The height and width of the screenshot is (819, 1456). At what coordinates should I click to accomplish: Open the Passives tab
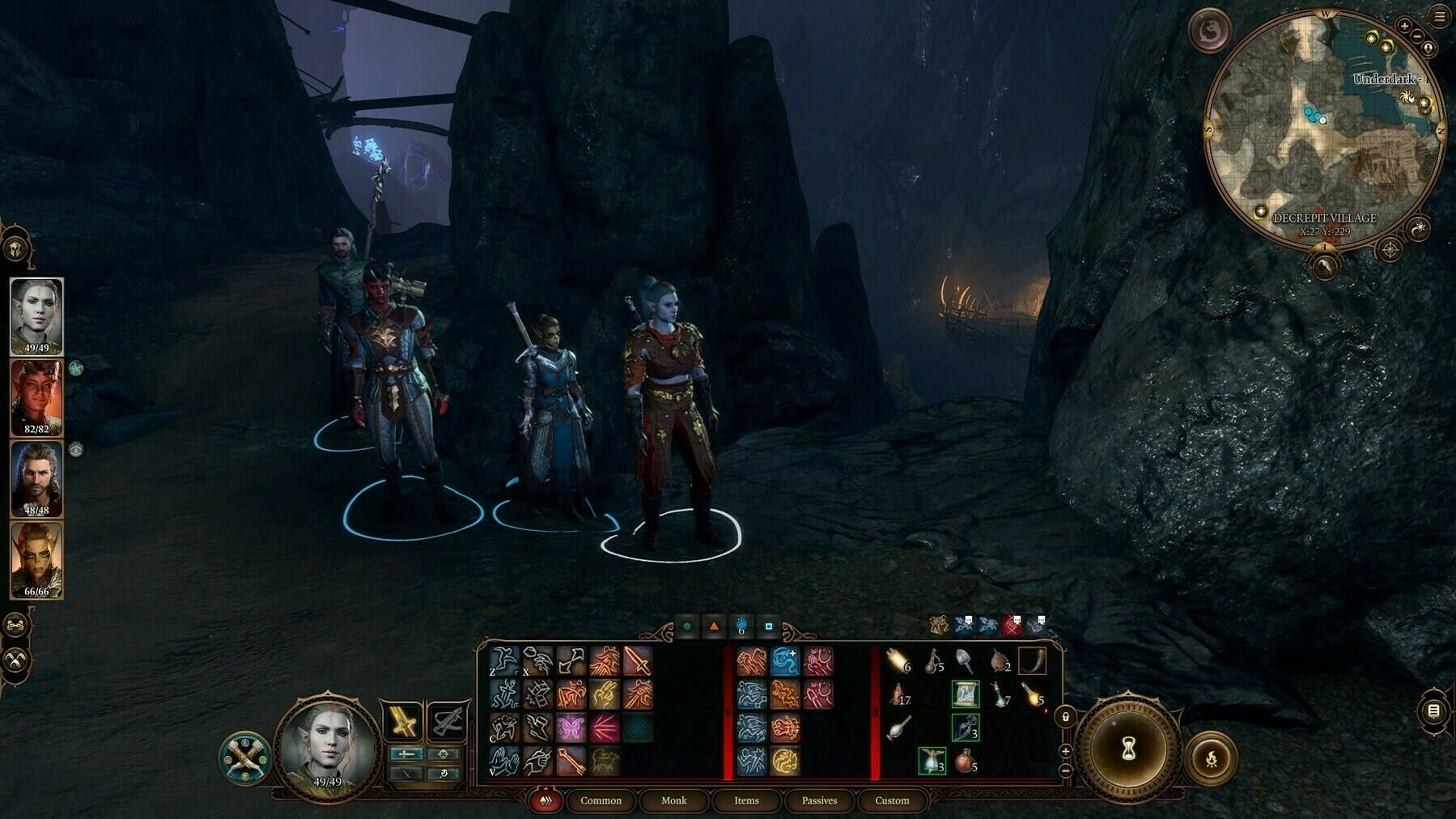[820, 800]
